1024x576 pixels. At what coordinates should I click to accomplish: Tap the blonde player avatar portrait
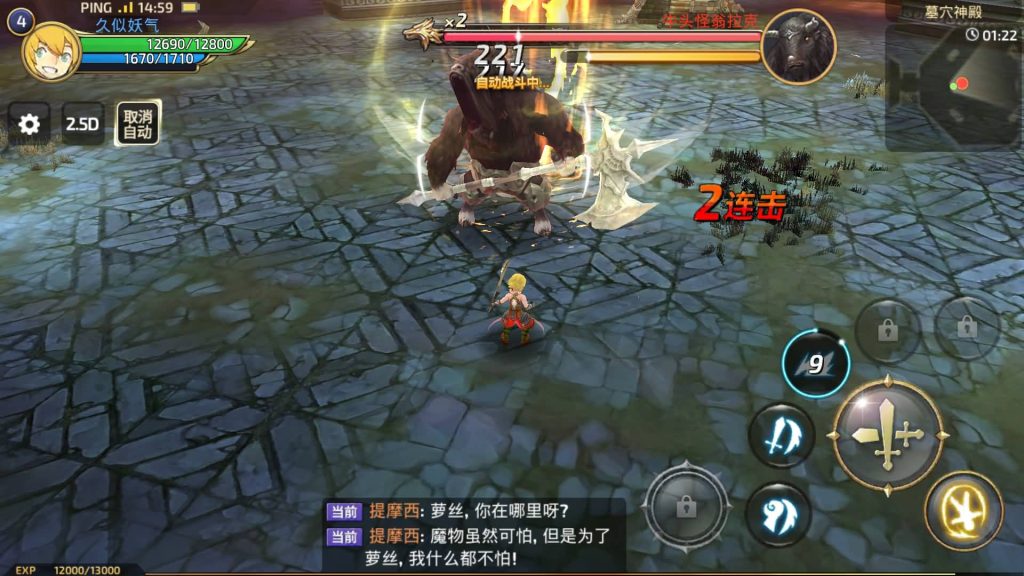[x=51, y=51]
